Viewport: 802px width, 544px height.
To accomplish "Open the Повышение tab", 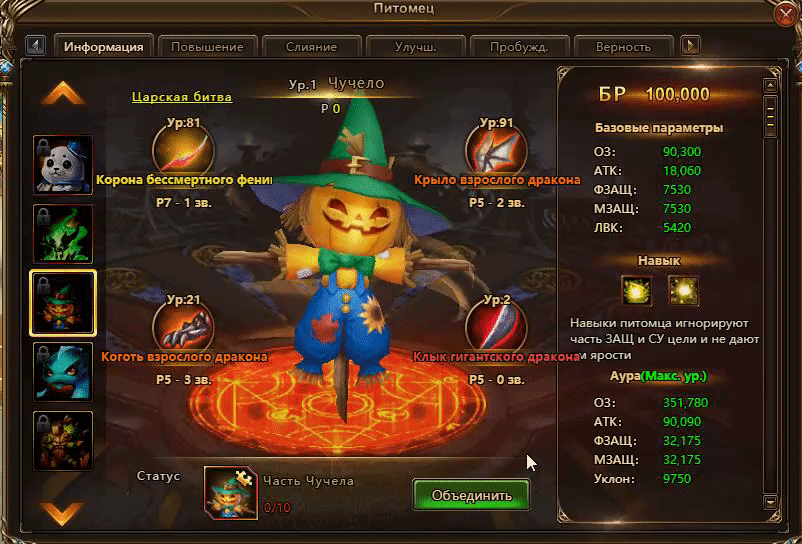I will 207,46.
